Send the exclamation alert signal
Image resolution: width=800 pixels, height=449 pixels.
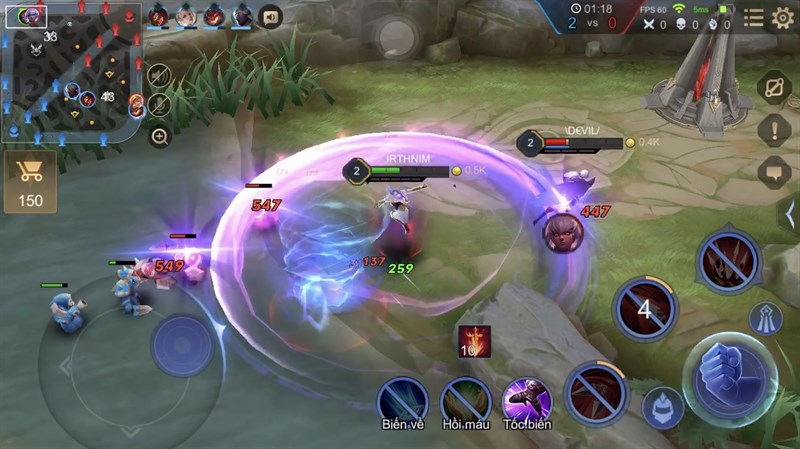[774, 129]
